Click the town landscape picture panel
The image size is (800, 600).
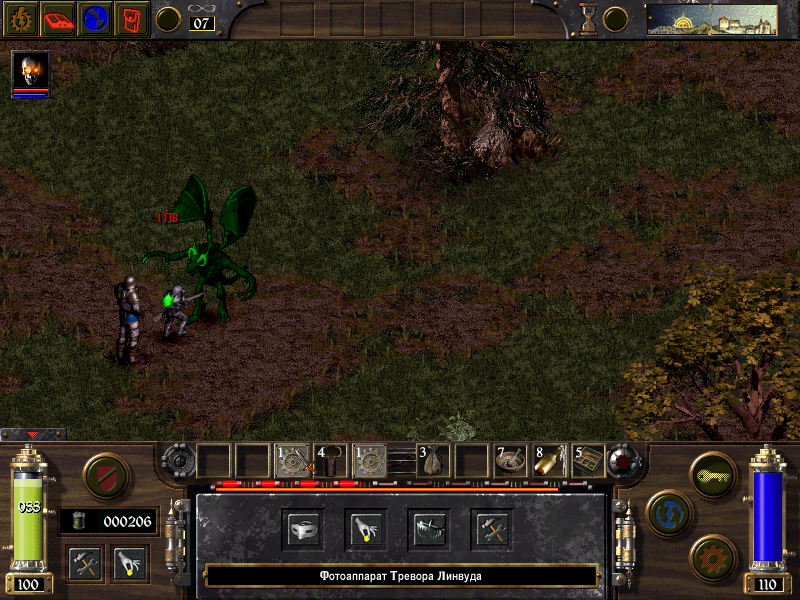(711, 19)
